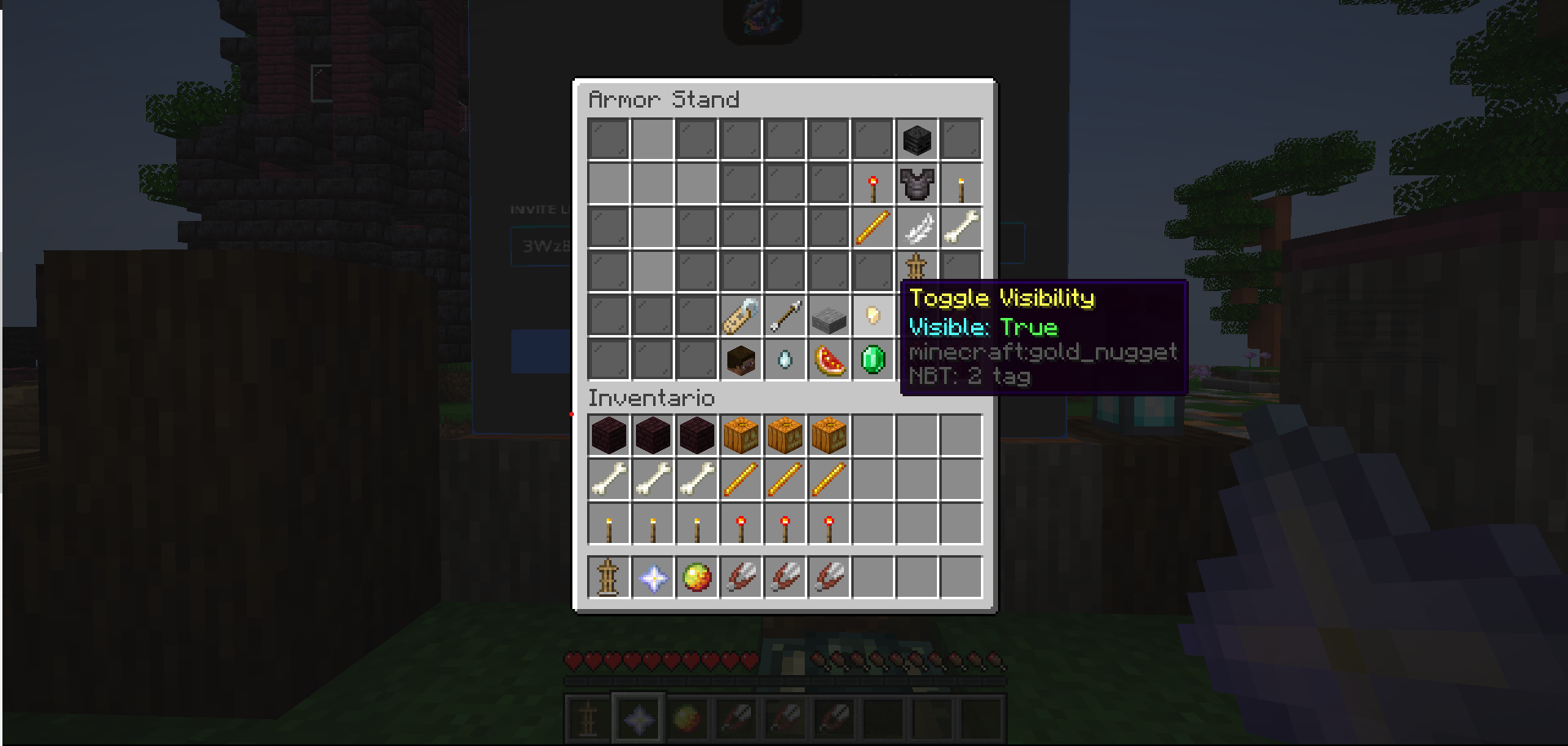Screen dimensions: 1568x746
Task: Select the arrow item
Action: coord(783,316)
